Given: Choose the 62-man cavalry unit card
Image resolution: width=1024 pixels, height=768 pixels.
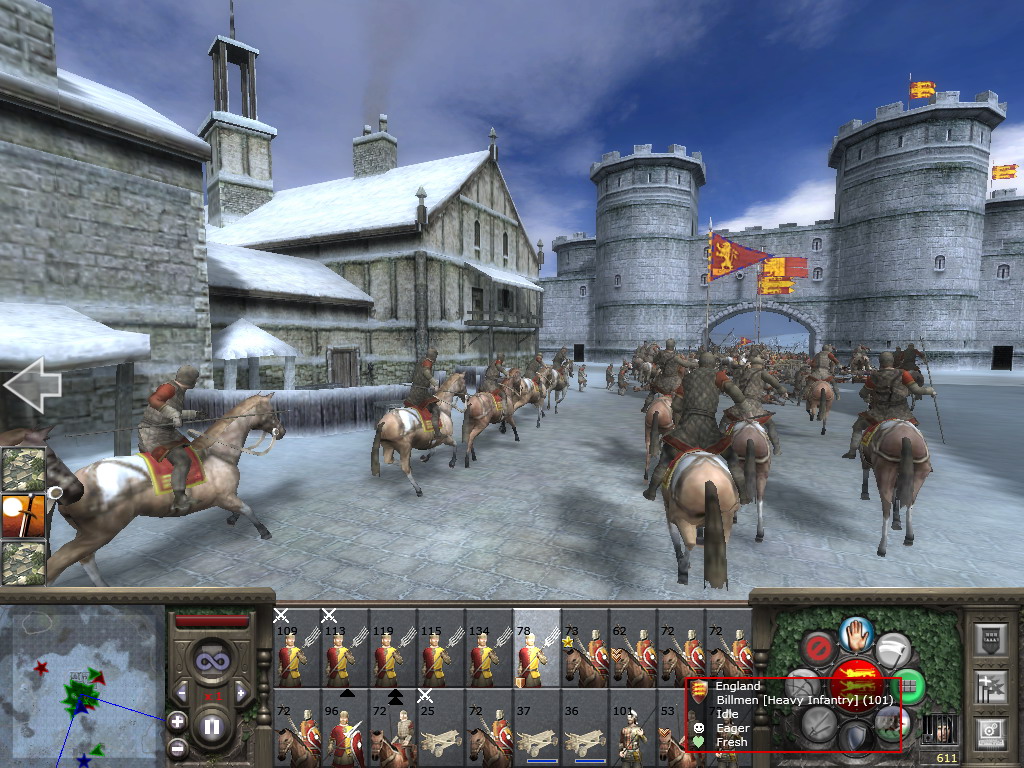Looking at the screenshot, I should (632, 650).
